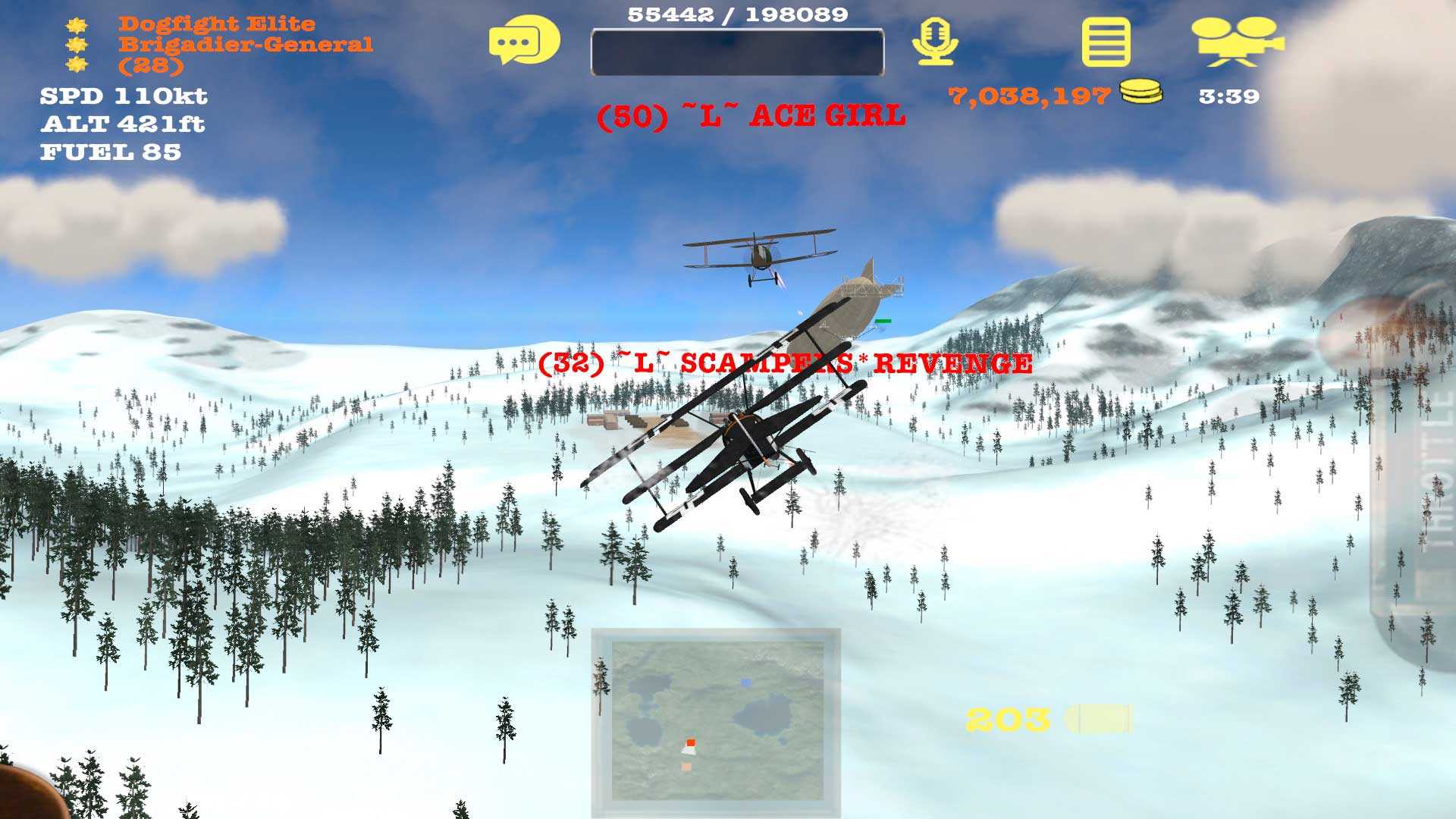Click the terrain minimap
The image size is (1456, 819).
(x=717, y=720)
